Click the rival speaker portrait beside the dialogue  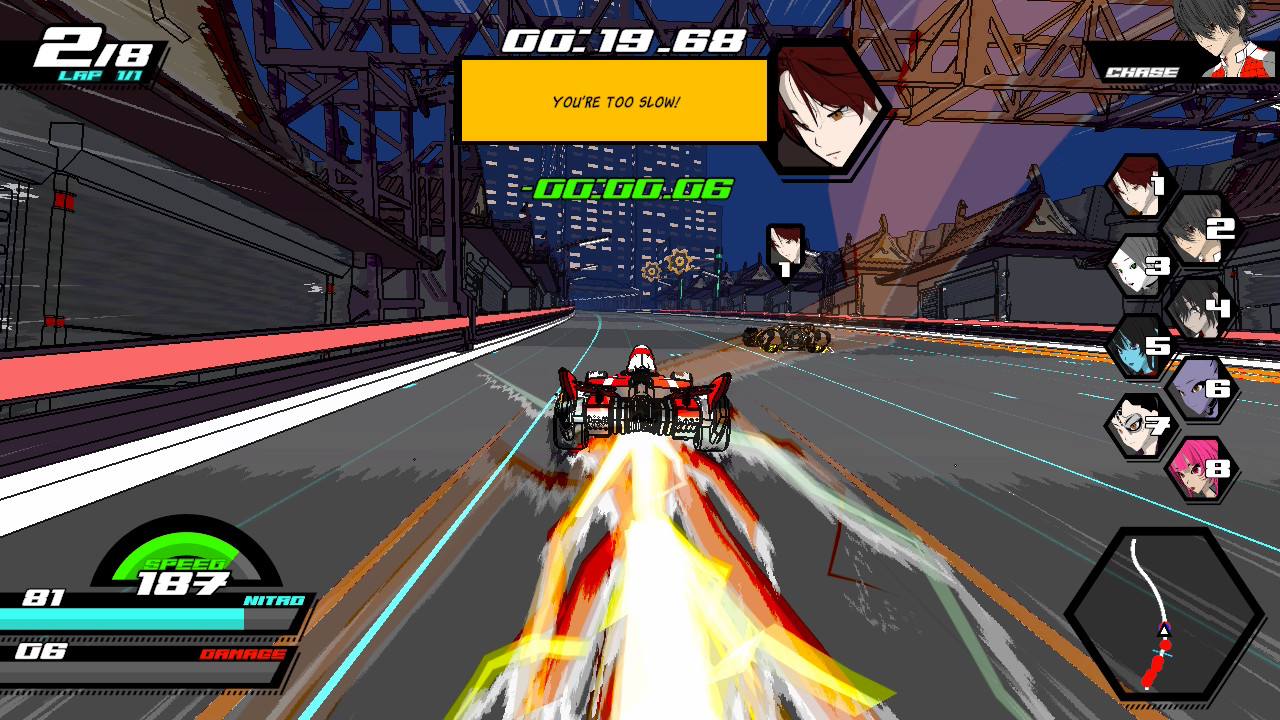(x=824, y=107)
